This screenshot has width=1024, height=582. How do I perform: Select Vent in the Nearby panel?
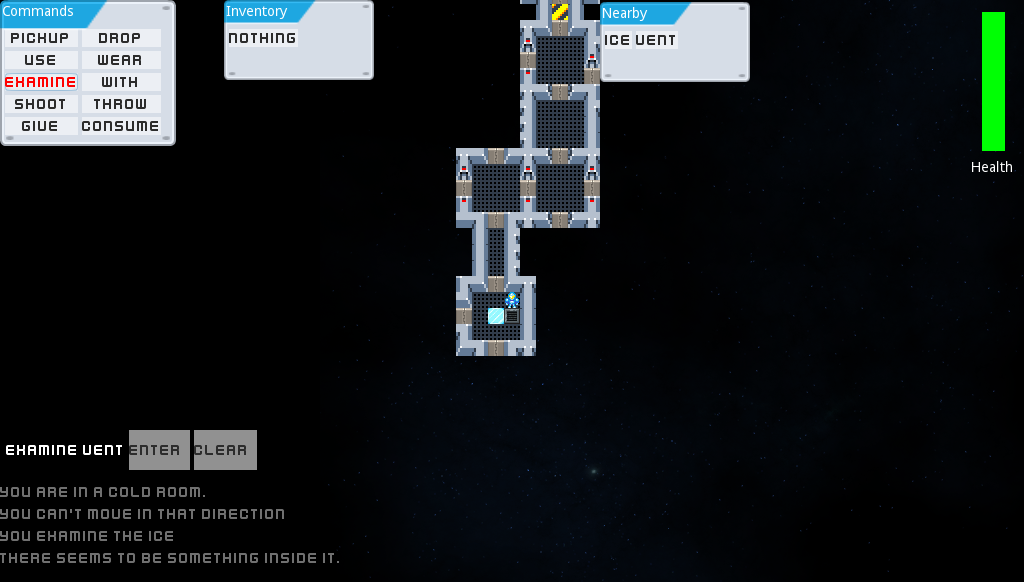point(656,40)
